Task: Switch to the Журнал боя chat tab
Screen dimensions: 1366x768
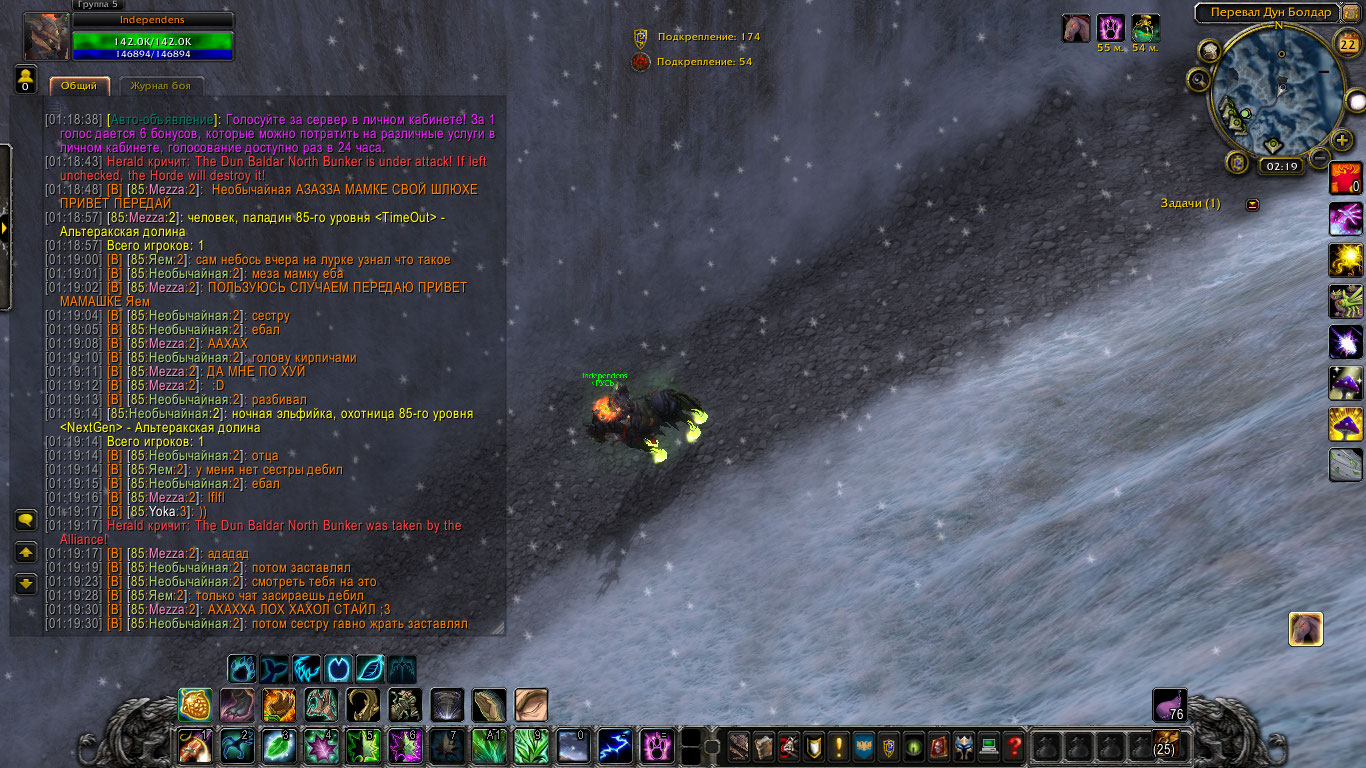Action: click(x=153, y=86)
